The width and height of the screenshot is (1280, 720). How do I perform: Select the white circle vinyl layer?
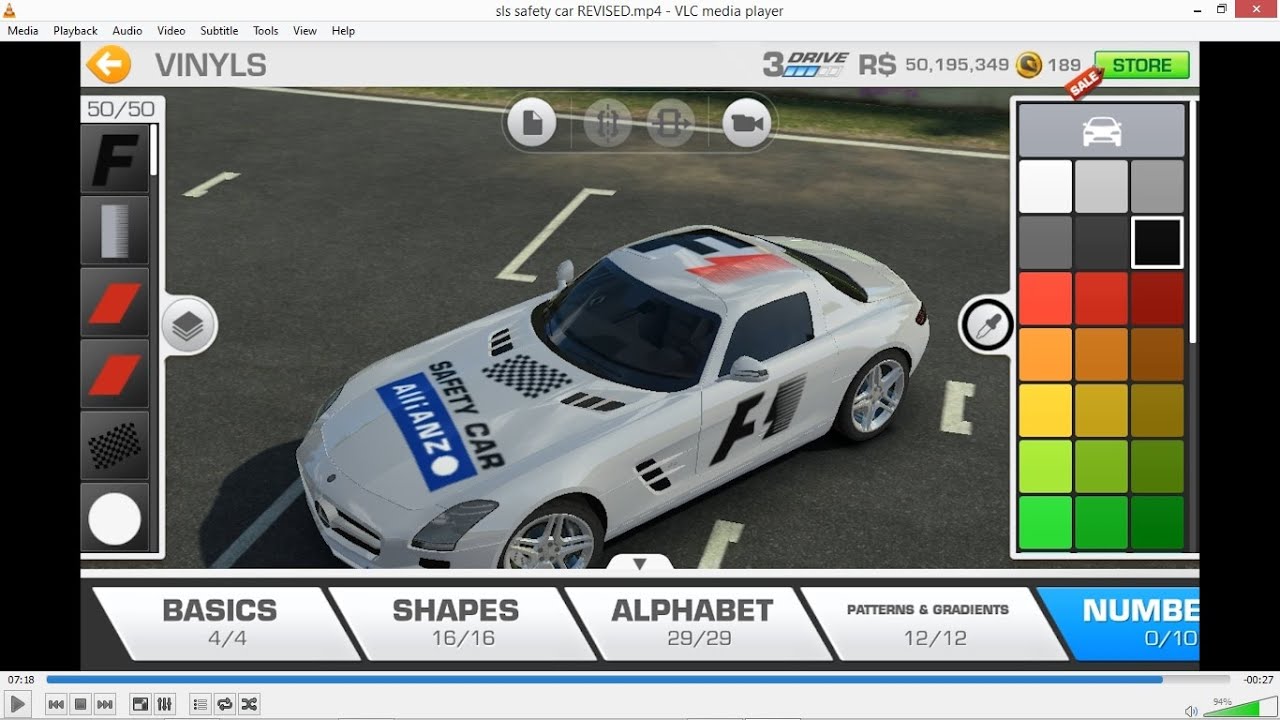click(115, 518)
